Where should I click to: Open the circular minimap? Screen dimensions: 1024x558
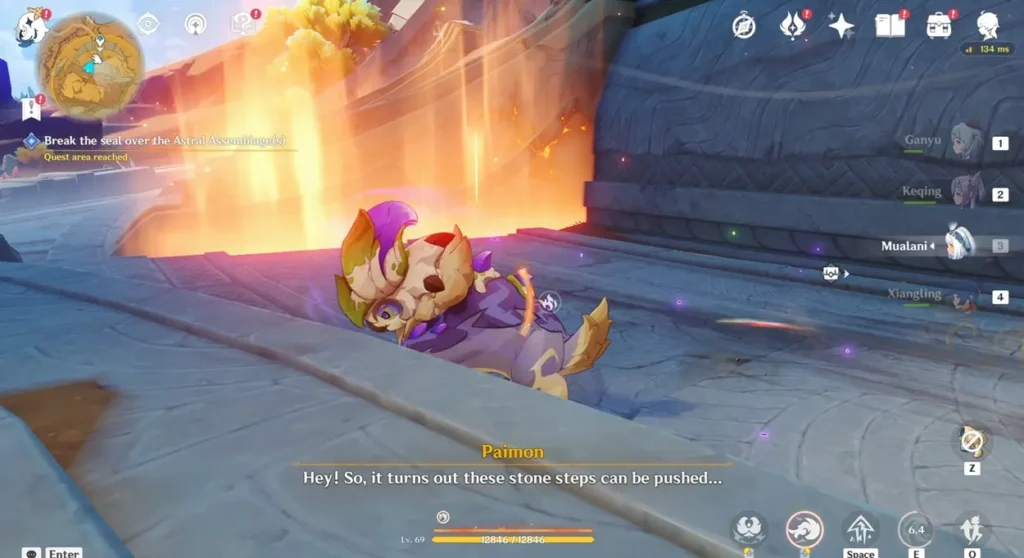click(90, 66)
